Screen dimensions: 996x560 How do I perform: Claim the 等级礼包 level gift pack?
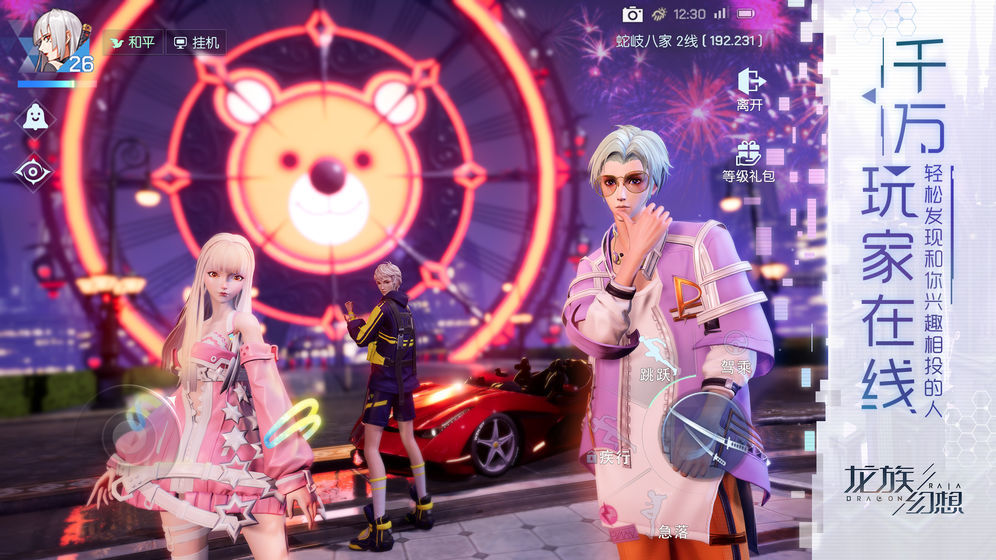[749, 160]
